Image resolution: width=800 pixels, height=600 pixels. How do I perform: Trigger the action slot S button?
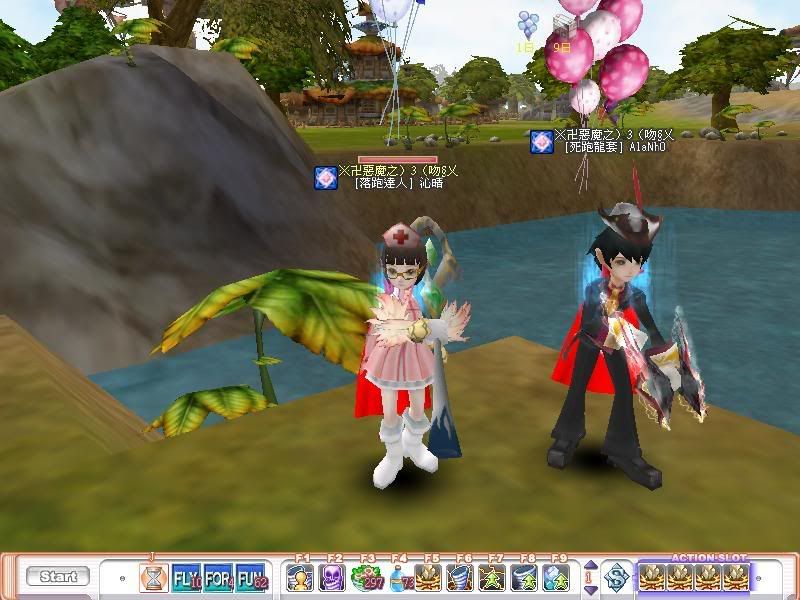pyautogui.click(x=617, y=577)
